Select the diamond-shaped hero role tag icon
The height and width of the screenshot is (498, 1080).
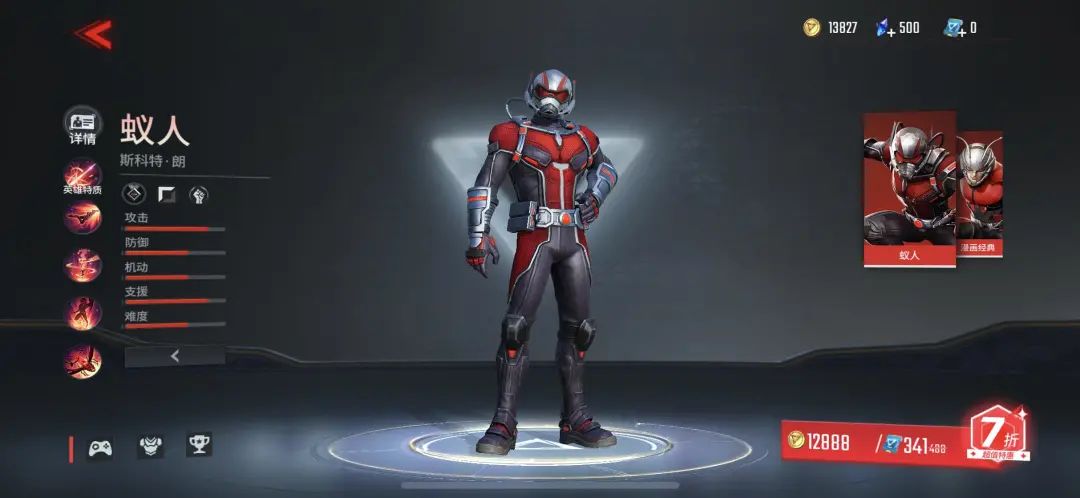point(133,194)
